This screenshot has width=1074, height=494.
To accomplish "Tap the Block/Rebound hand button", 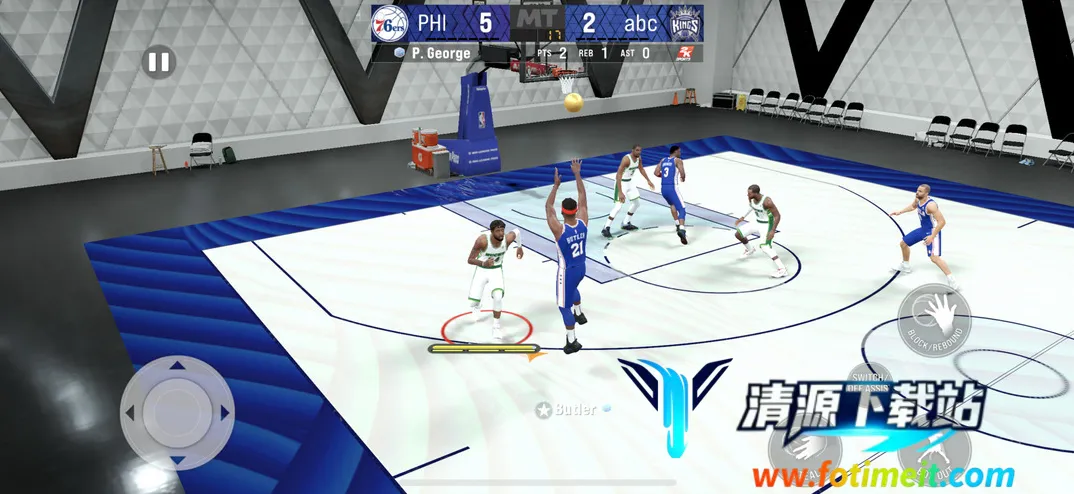I will 935,320.
